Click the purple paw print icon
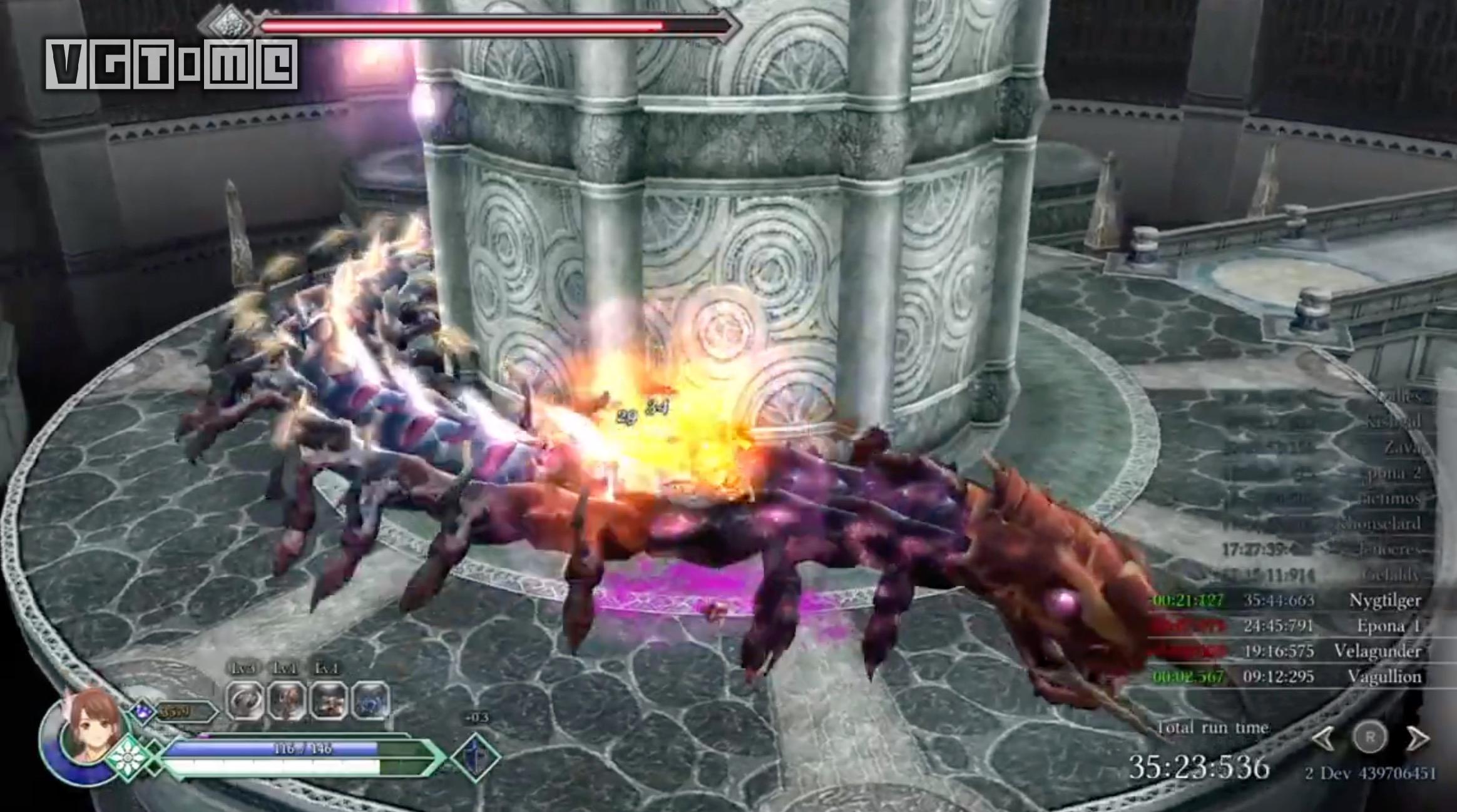The image size is (1457, 812). click(143, 713)
